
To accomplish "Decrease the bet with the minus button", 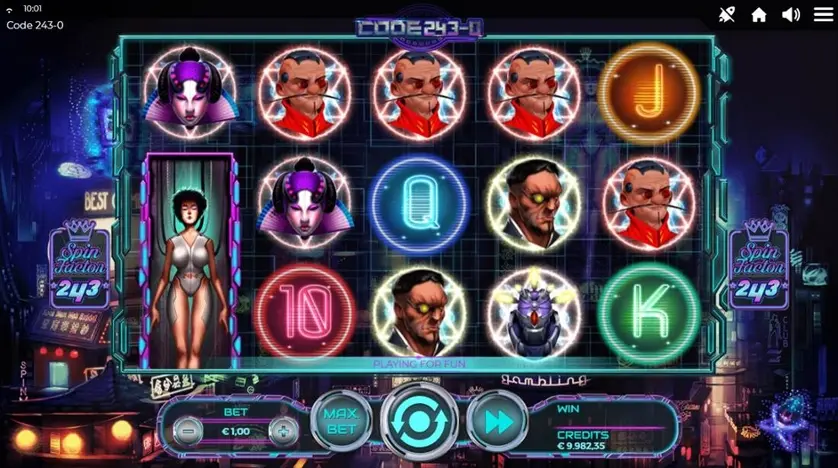I will (x=185, y=431).
